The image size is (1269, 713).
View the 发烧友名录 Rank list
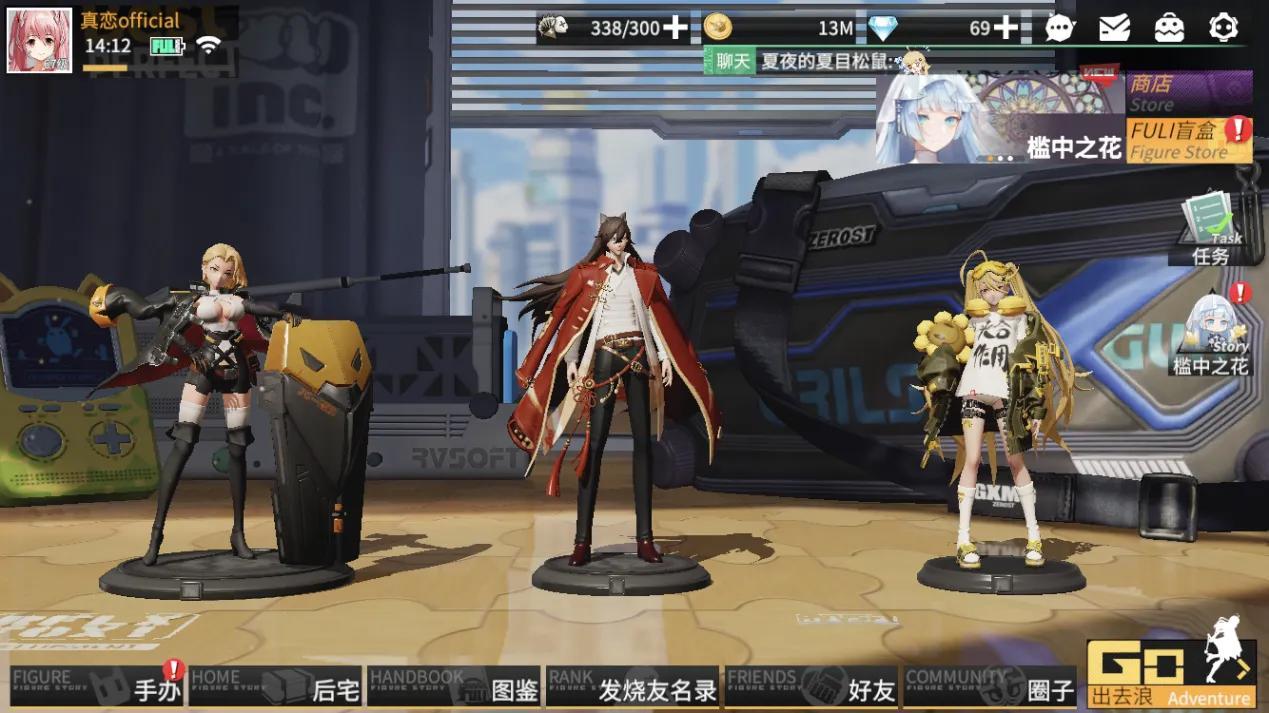632,687
